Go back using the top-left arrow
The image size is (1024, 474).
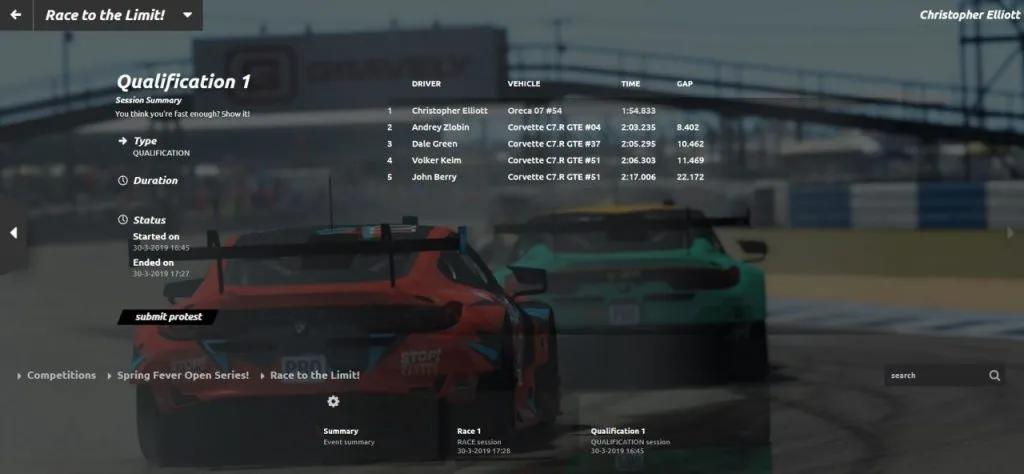(x=15, y=15)
